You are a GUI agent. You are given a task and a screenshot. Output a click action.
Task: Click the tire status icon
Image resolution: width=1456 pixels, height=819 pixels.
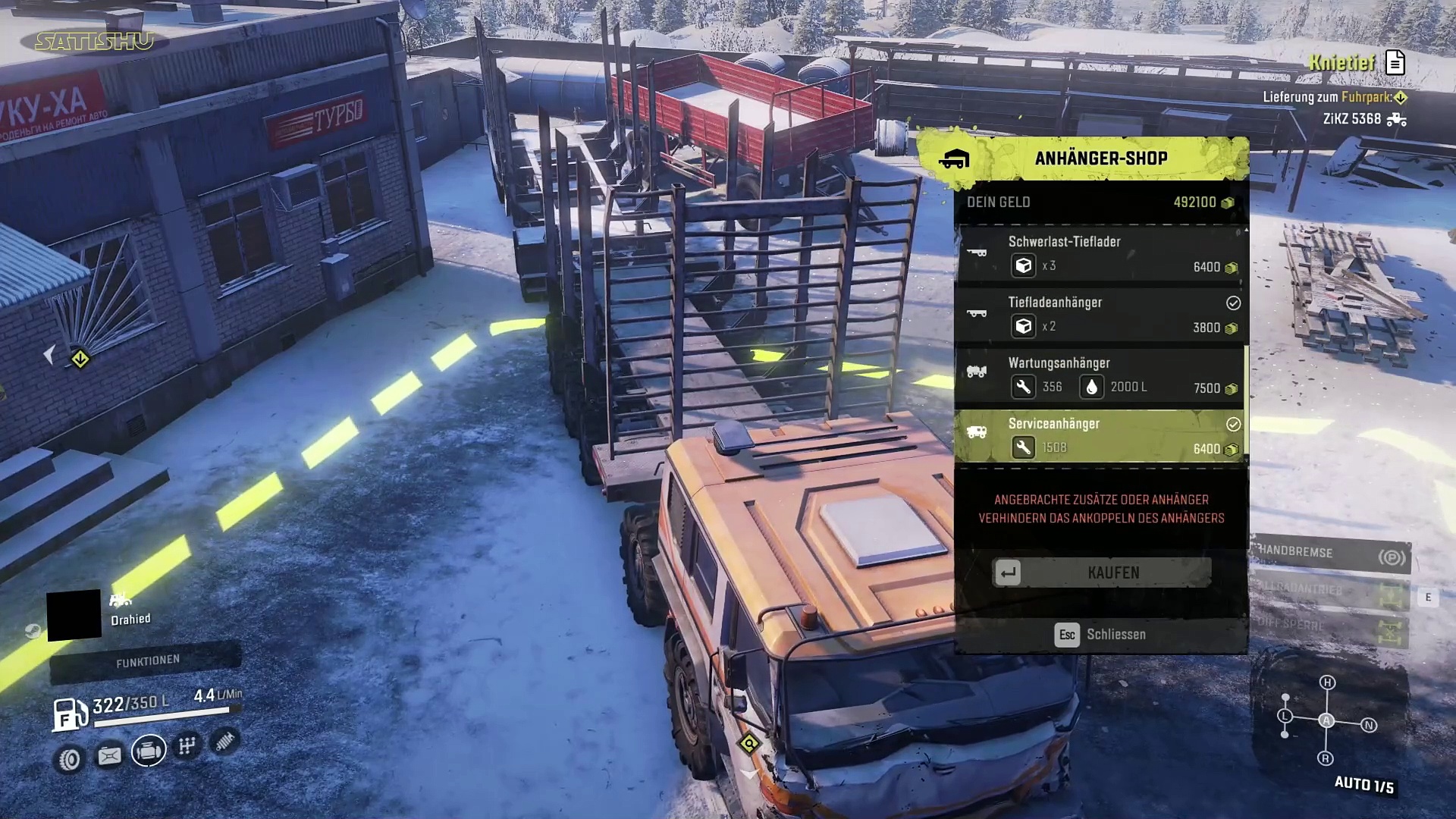tap(70, 758)
